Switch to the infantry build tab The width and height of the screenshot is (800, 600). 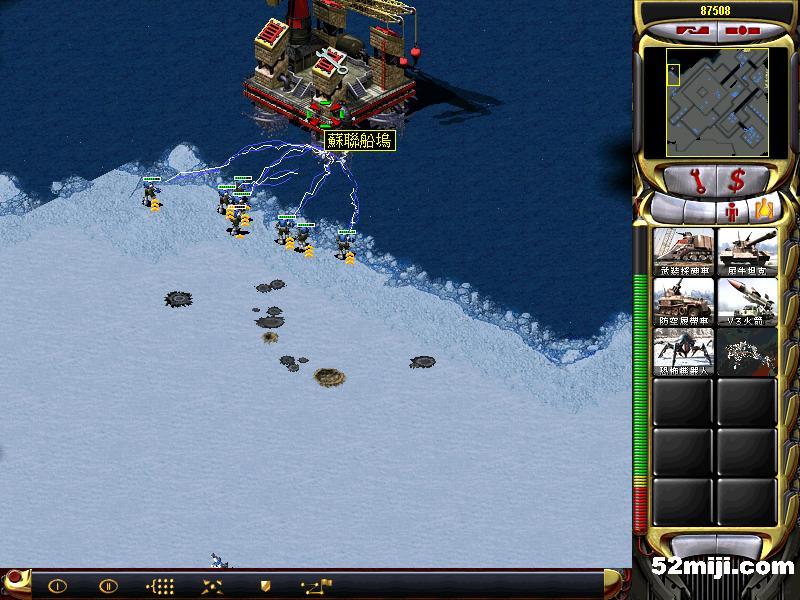tap(732, 210)
